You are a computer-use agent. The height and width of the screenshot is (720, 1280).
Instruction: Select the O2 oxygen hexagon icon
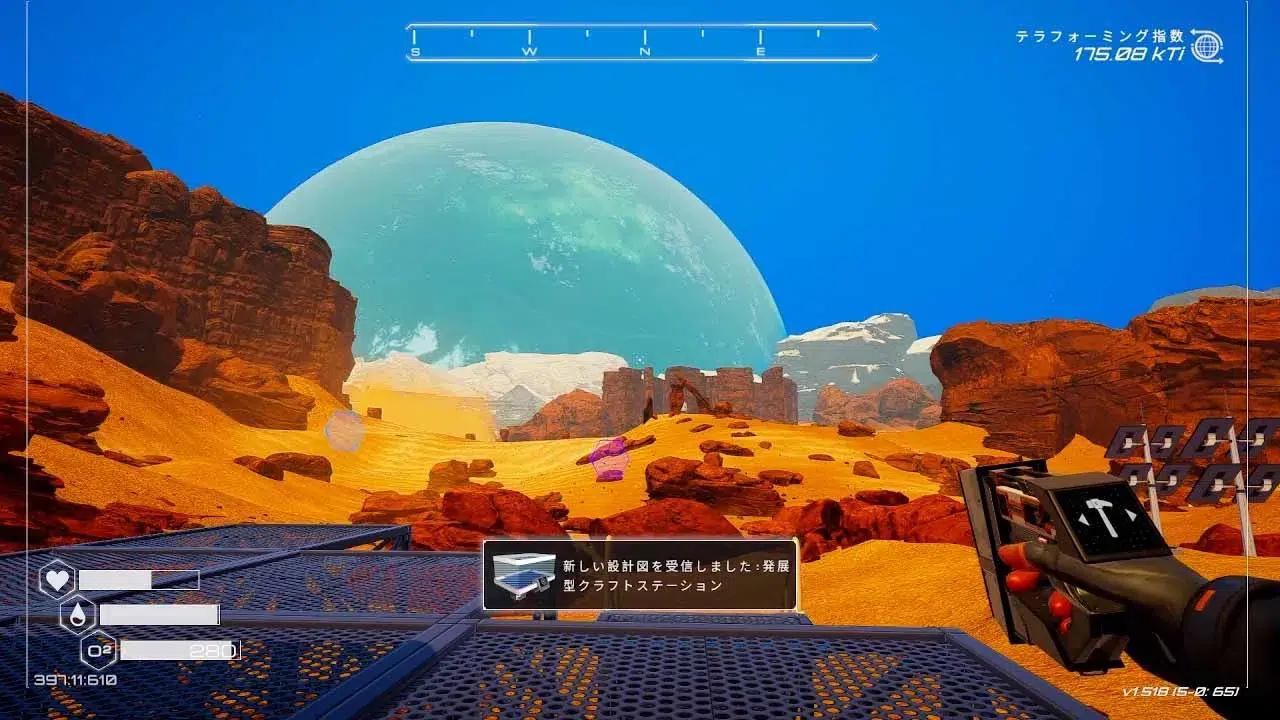click(x=99, y=650)
